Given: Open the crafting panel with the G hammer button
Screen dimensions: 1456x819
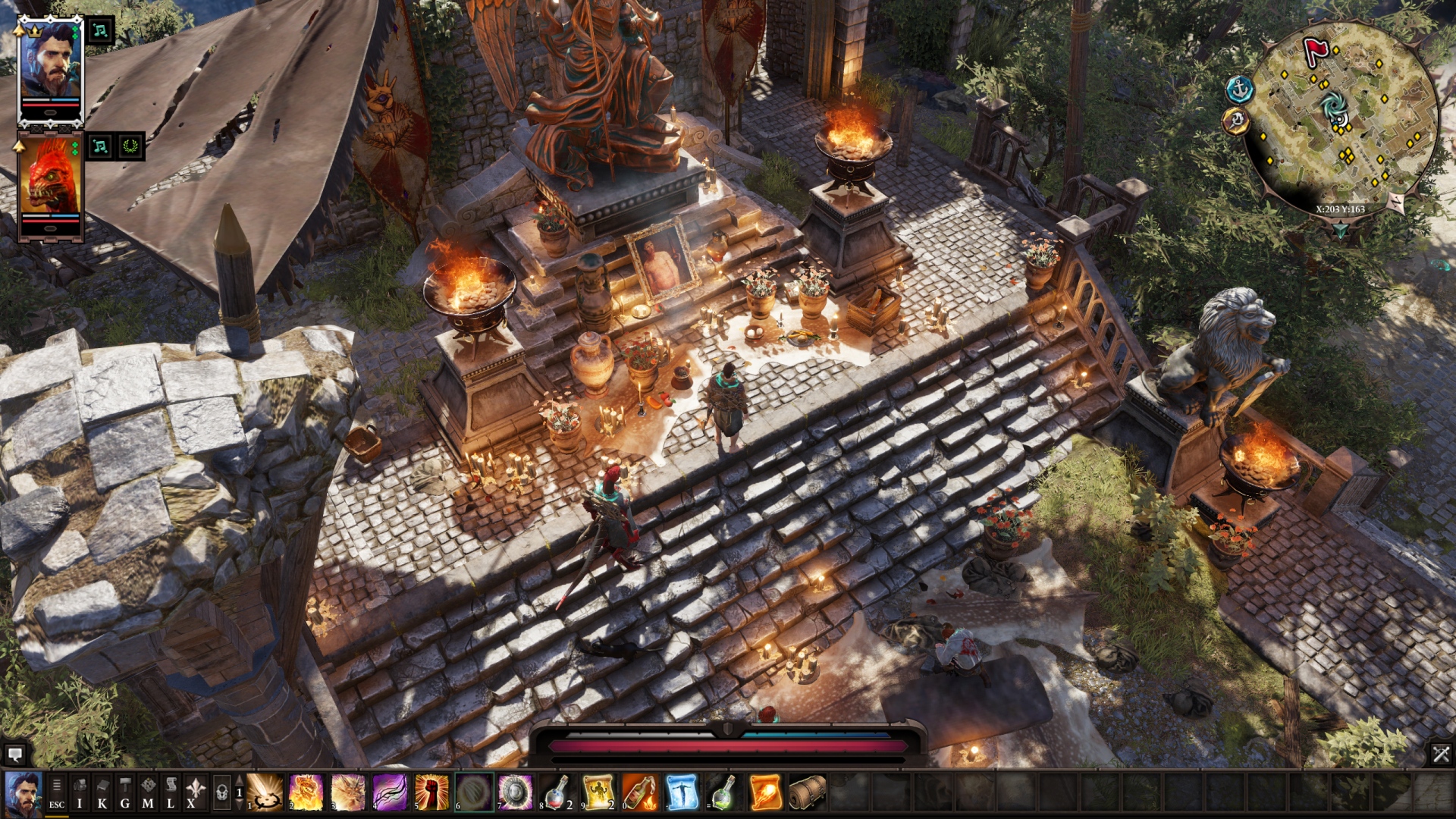Looking at the screenshot, I should (125, 794).
